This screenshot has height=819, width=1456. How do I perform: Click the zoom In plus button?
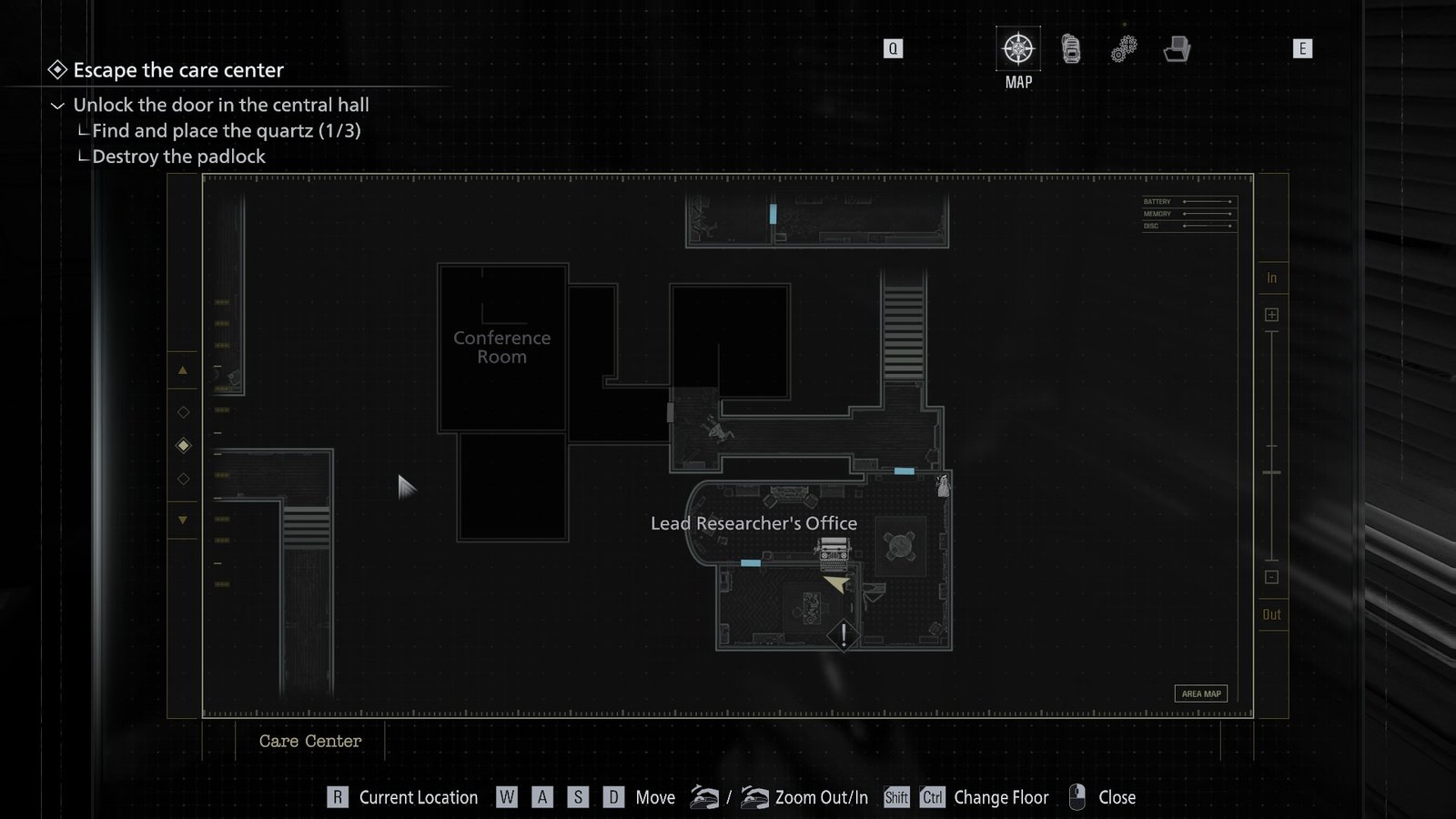point(1271,313)
